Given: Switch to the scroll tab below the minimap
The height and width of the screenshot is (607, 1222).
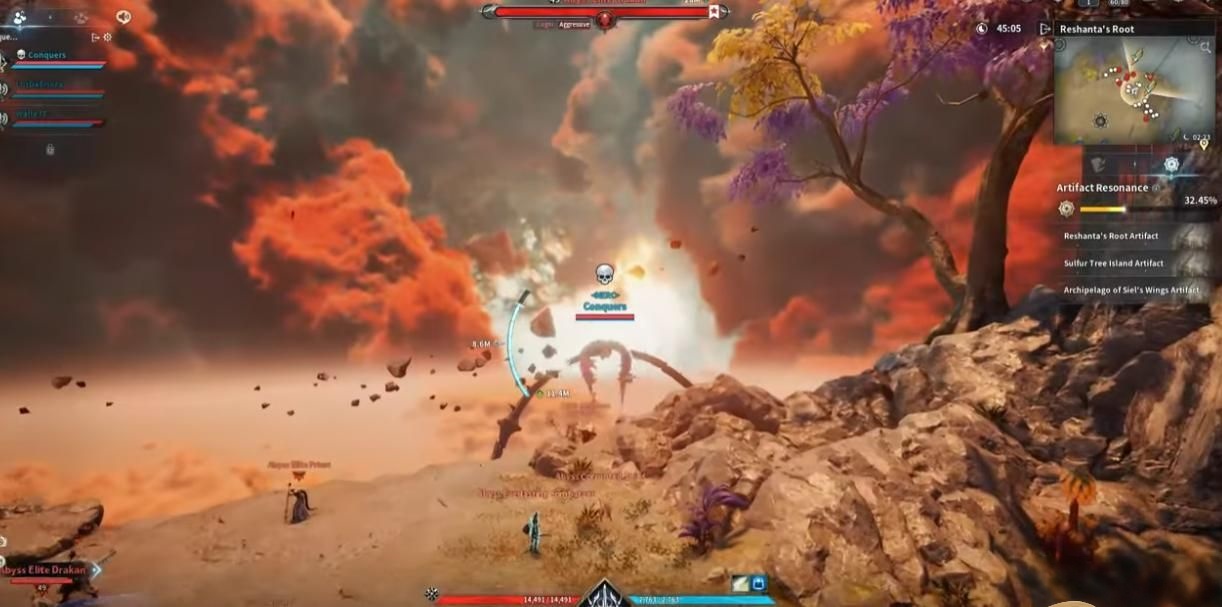Looking at the screenshot, I should pos(1098,164).
